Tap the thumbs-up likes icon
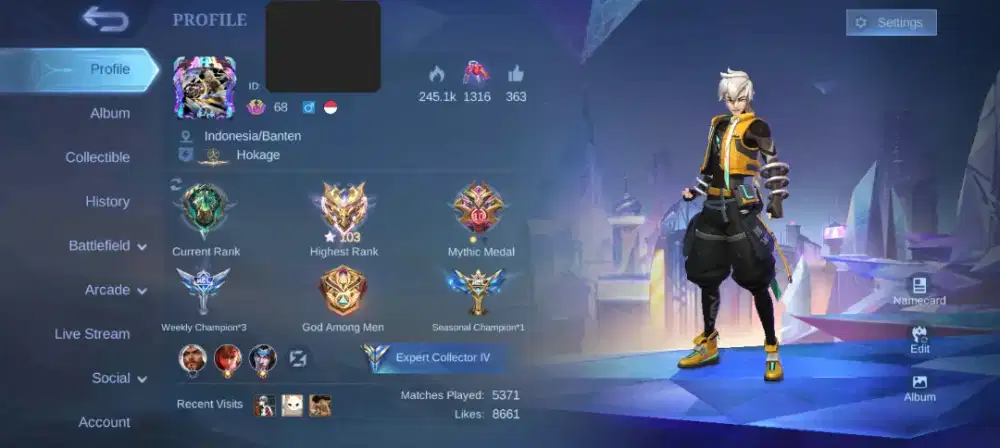Image resolution: width=1000 pixels, height=448 pixels. [516, 73]
